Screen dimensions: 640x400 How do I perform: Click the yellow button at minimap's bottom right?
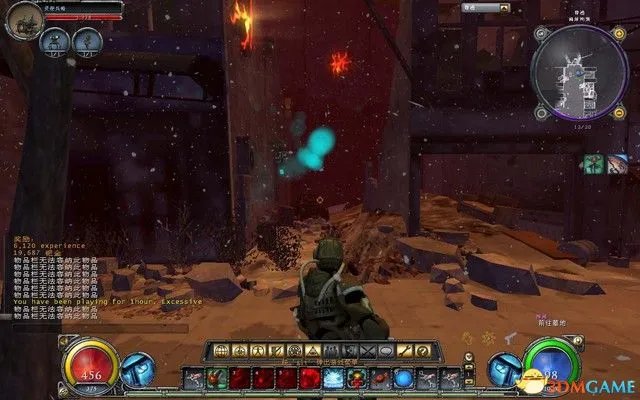pos(622,112)
